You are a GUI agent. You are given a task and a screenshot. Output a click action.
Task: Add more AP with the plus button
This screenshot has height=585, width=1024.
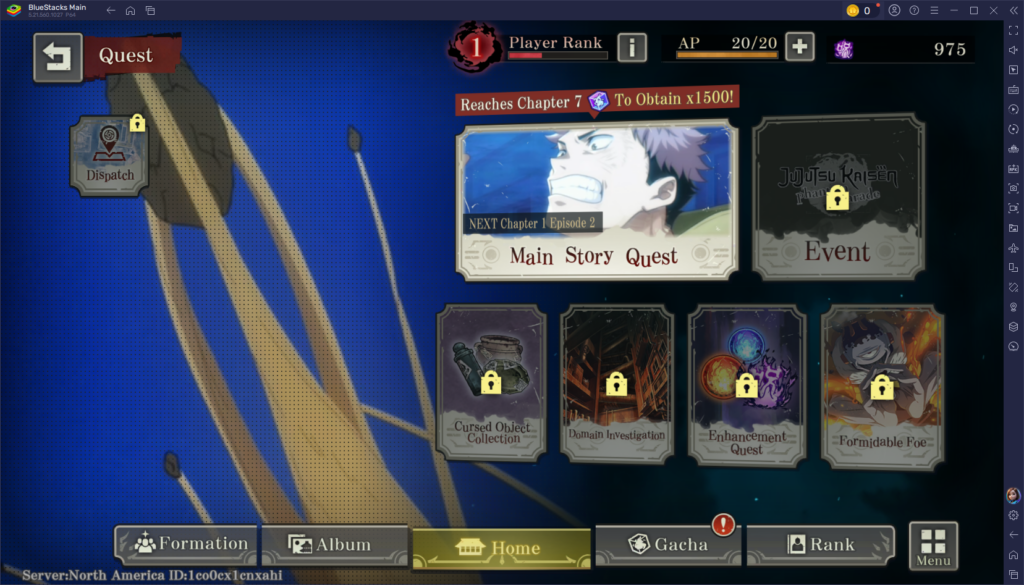point(799,46)
